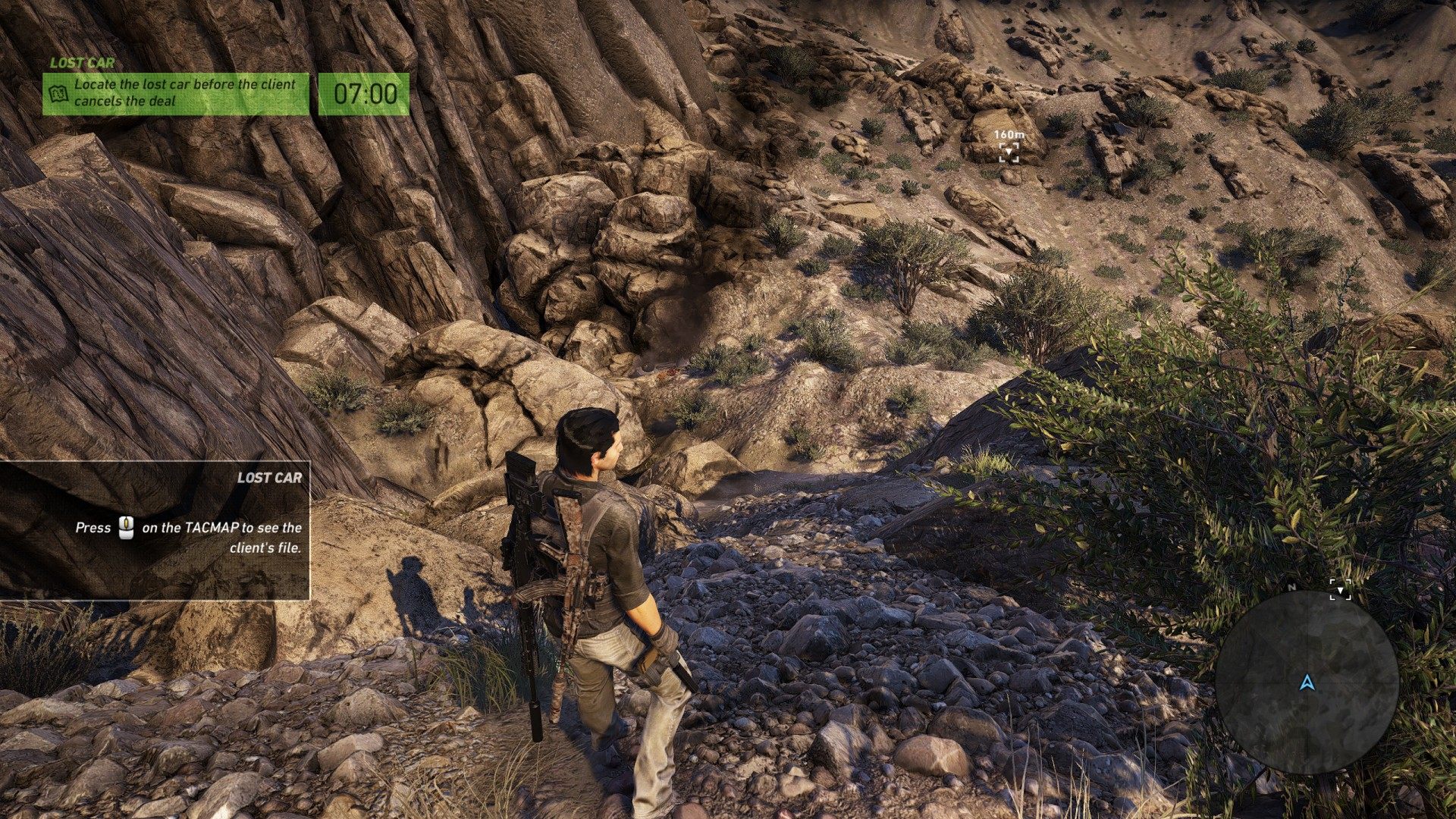Click the Lost Car TACMAP hint panel
Screen dimensions: 1456x819
155,530
